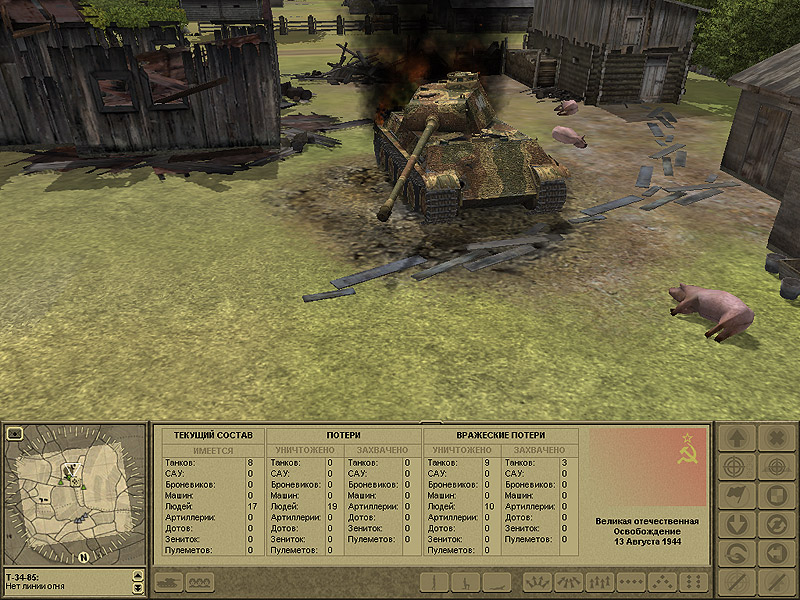Click the X cancel command button
800x600 pixels.
(x=776, y=438)
